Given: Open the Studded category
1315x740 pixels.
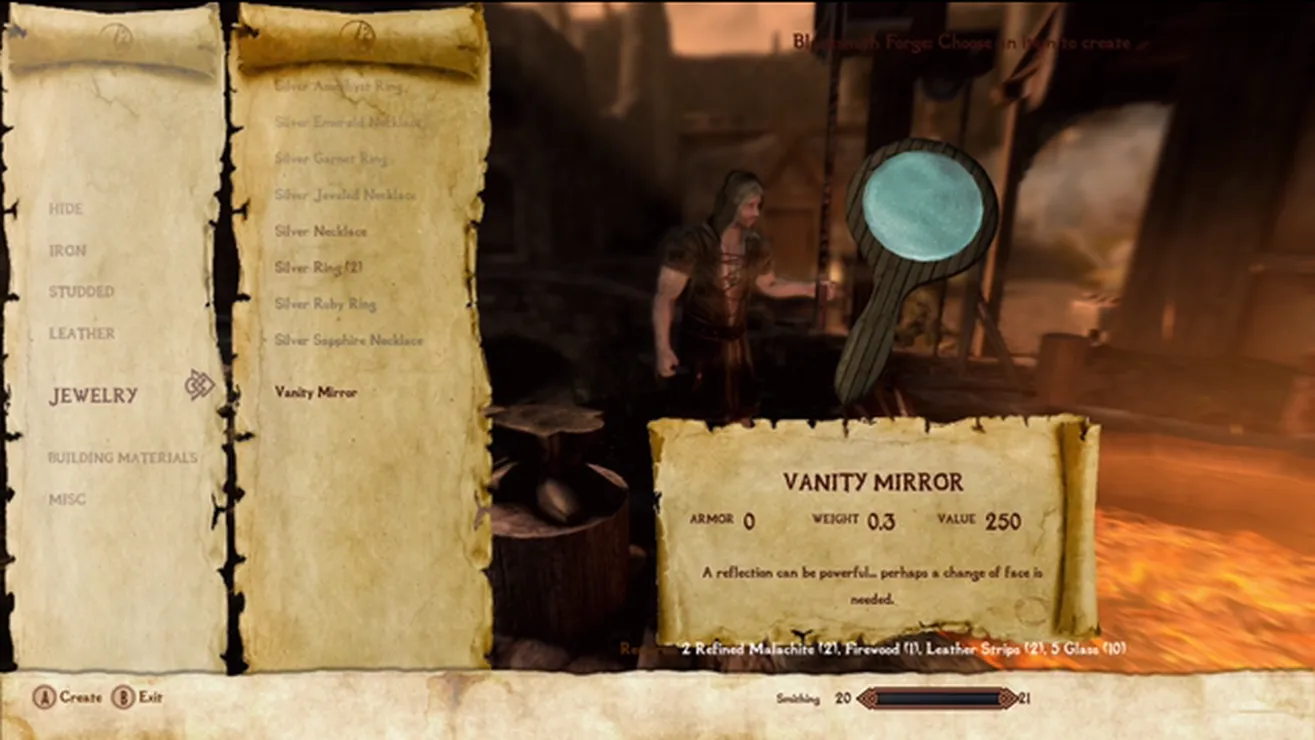Looking at the screenshot, I should click(82, 292).
